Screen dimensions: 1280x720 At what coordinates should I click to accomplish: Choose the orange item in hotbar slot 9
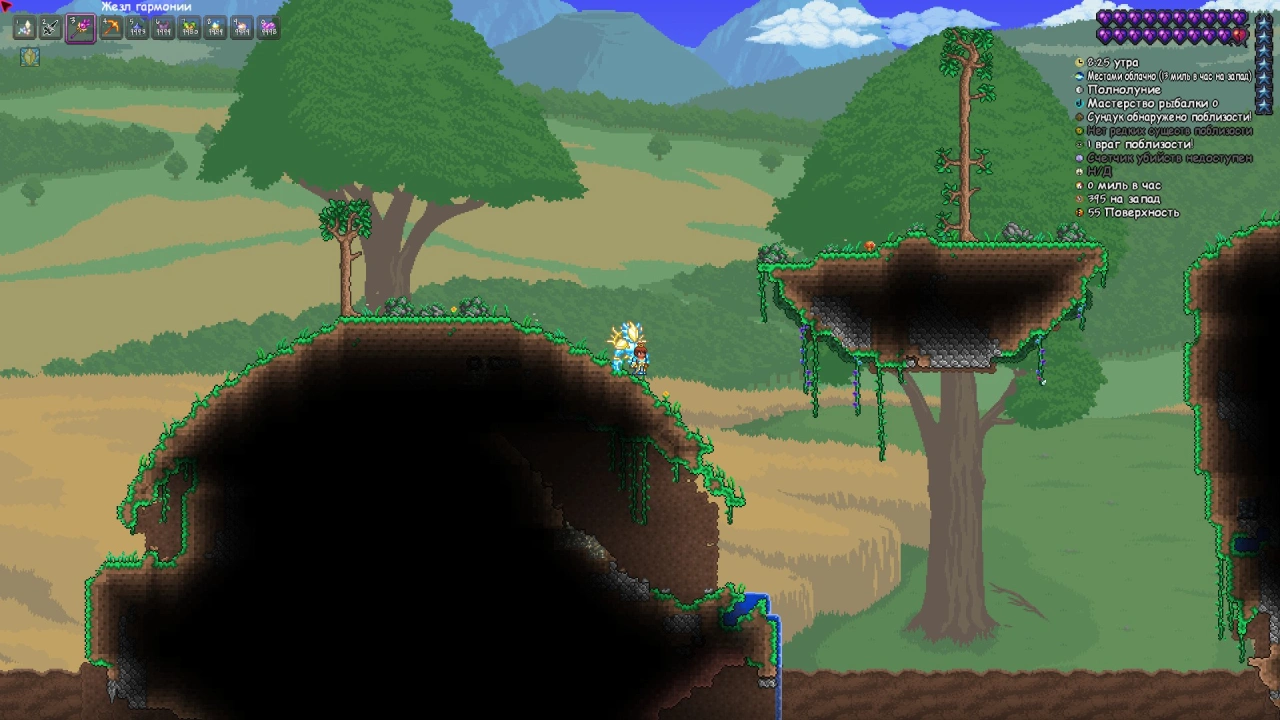click(x=241, y=29)
